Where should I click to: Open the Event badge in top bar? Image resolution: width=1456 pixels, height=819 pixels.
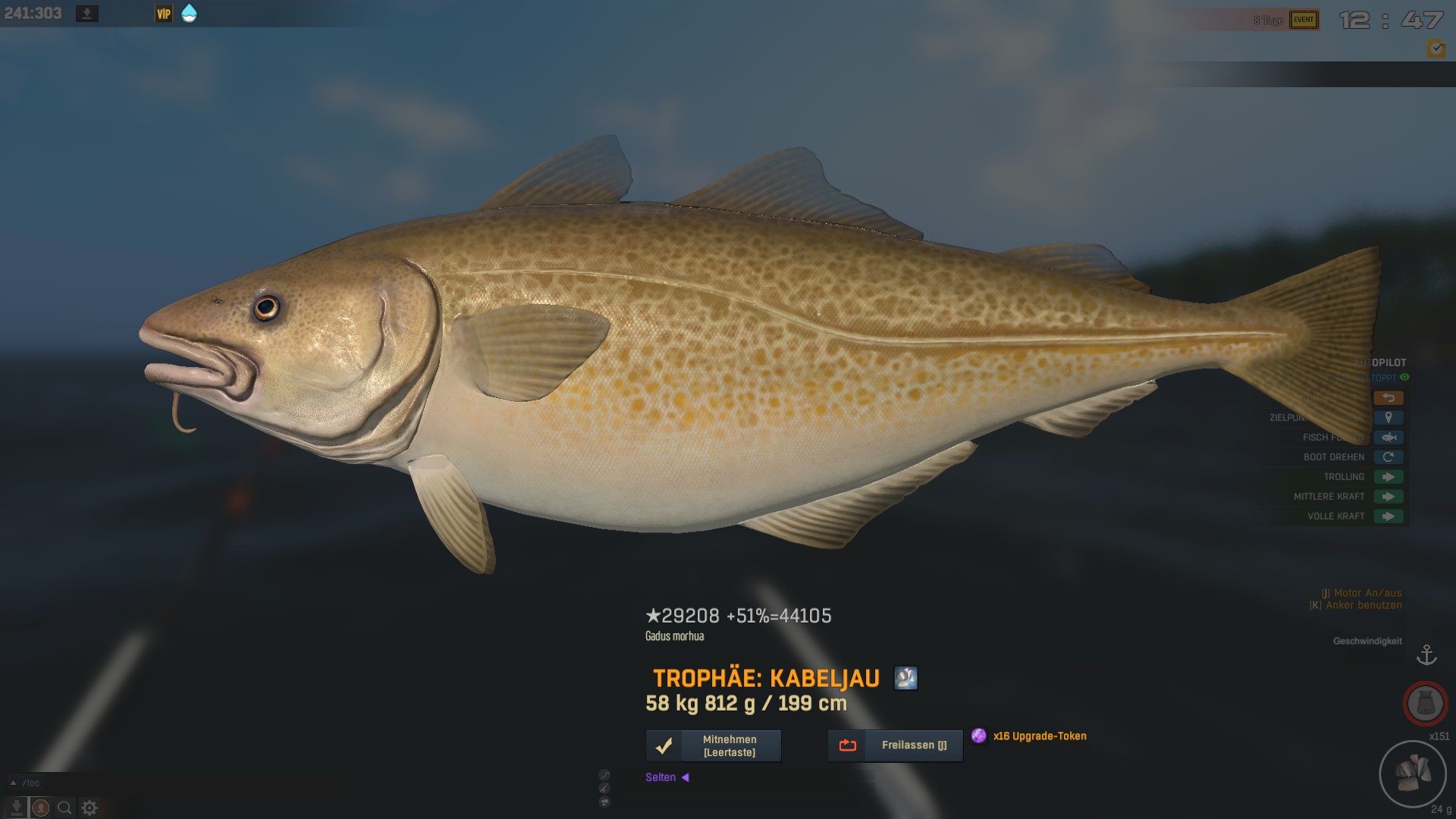1304,20
